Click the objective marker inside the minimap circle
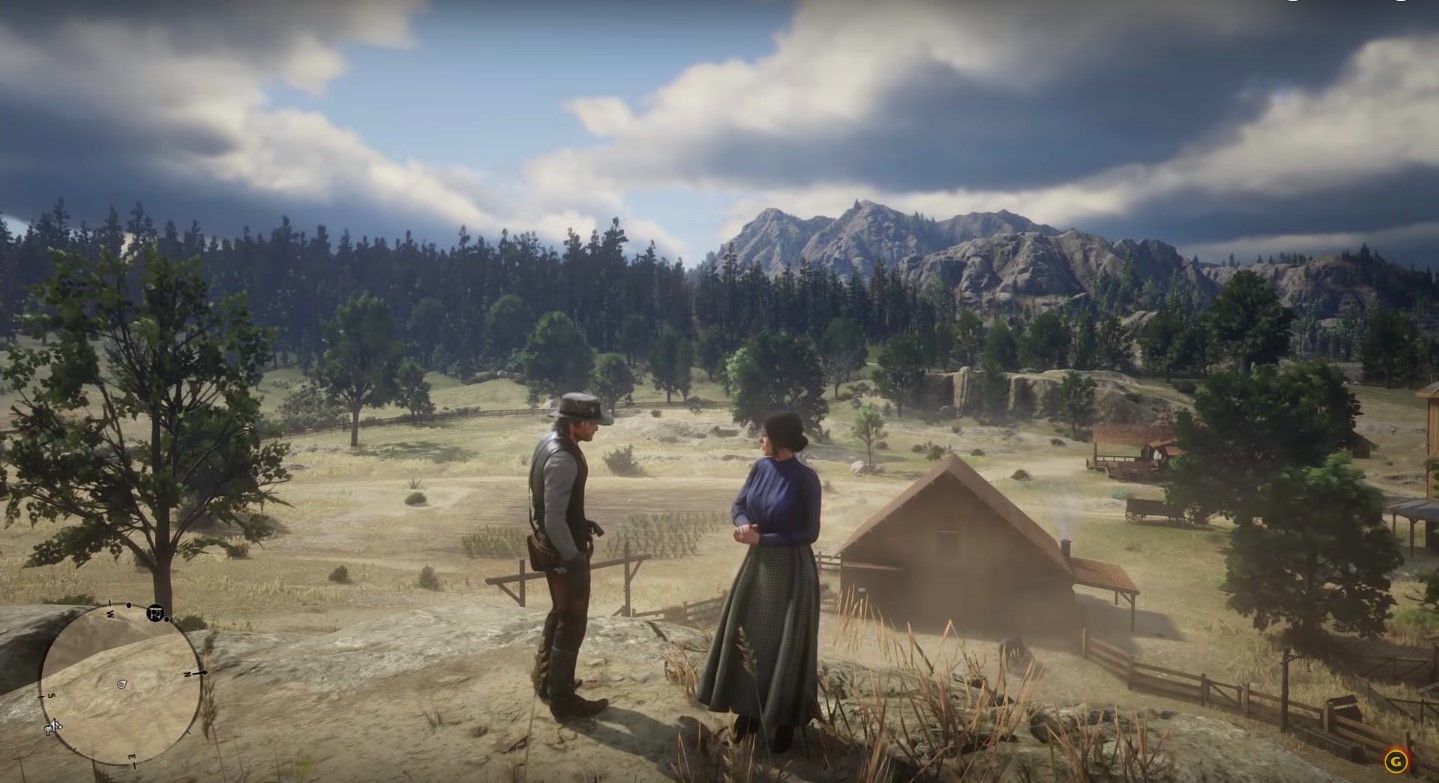This screenshot has height=783, width=1439. (x=52, y=727)
